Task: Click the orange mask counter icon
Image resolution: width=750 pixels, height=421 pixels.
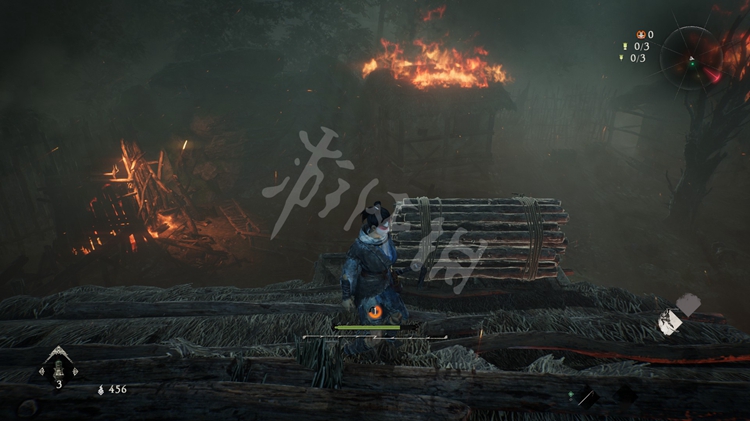Action: pyautogui.click(x=640, y=35)
